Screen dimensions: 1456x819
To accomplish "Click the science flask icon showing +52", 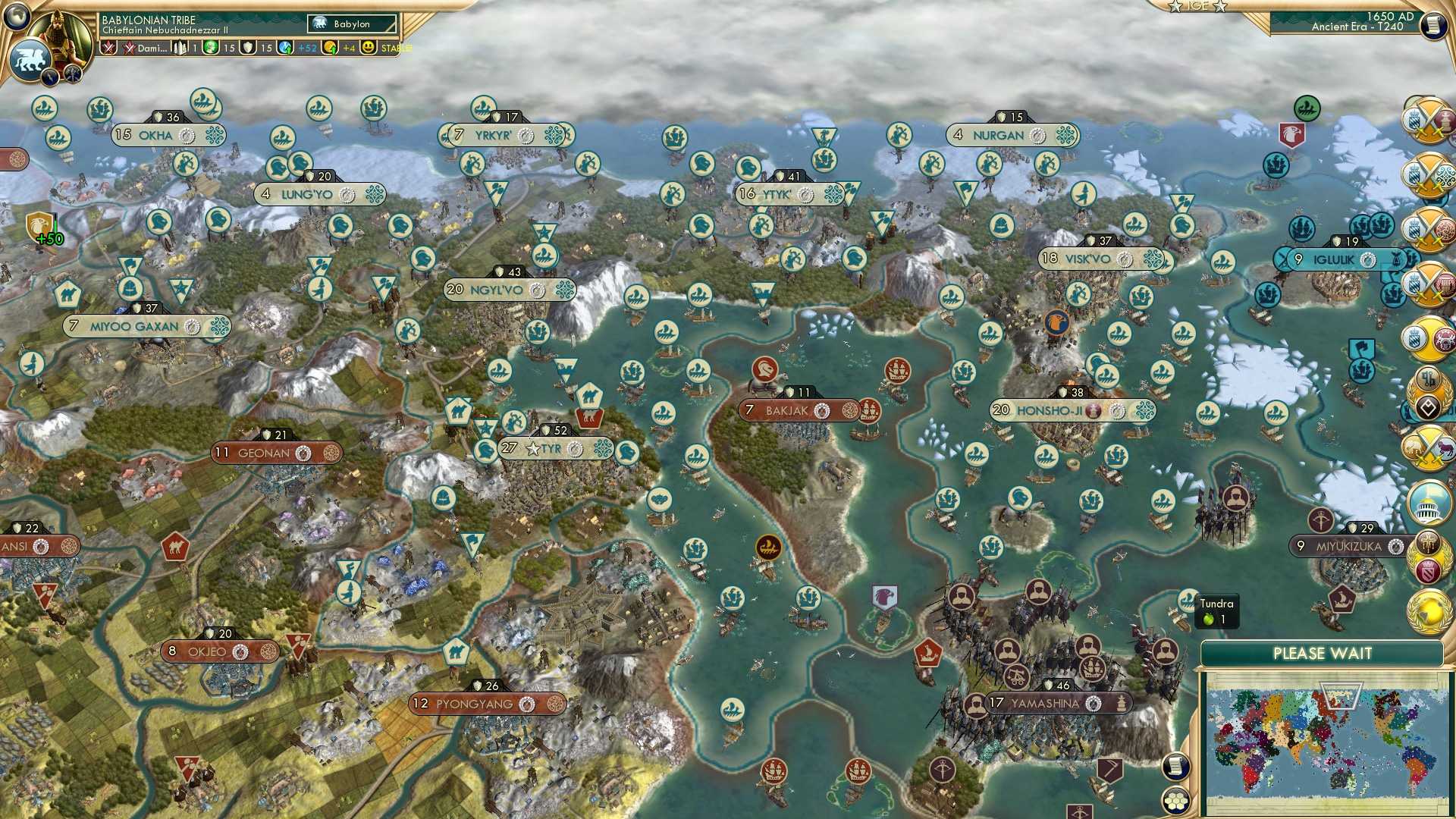I will click(287, 48).
